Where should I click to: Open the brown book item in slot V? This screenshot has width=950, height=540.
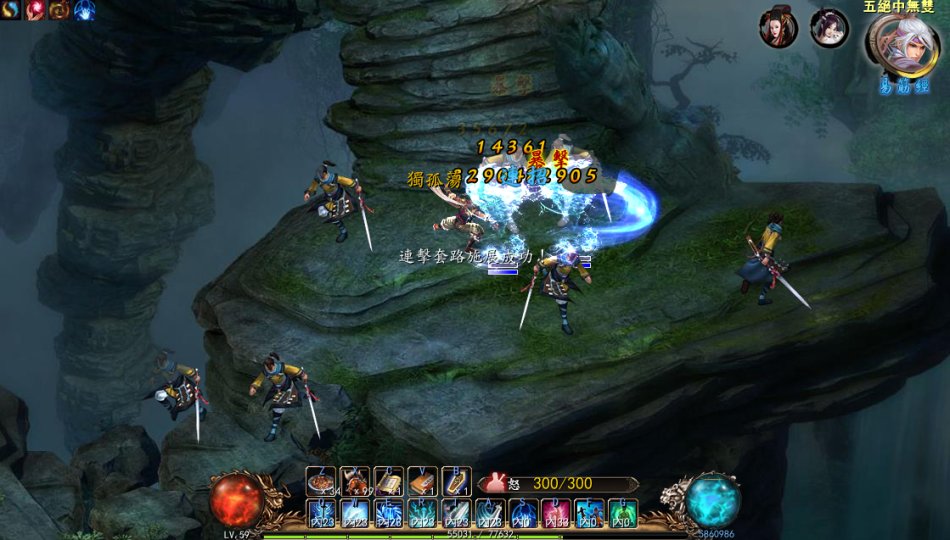tap(422, 482)
